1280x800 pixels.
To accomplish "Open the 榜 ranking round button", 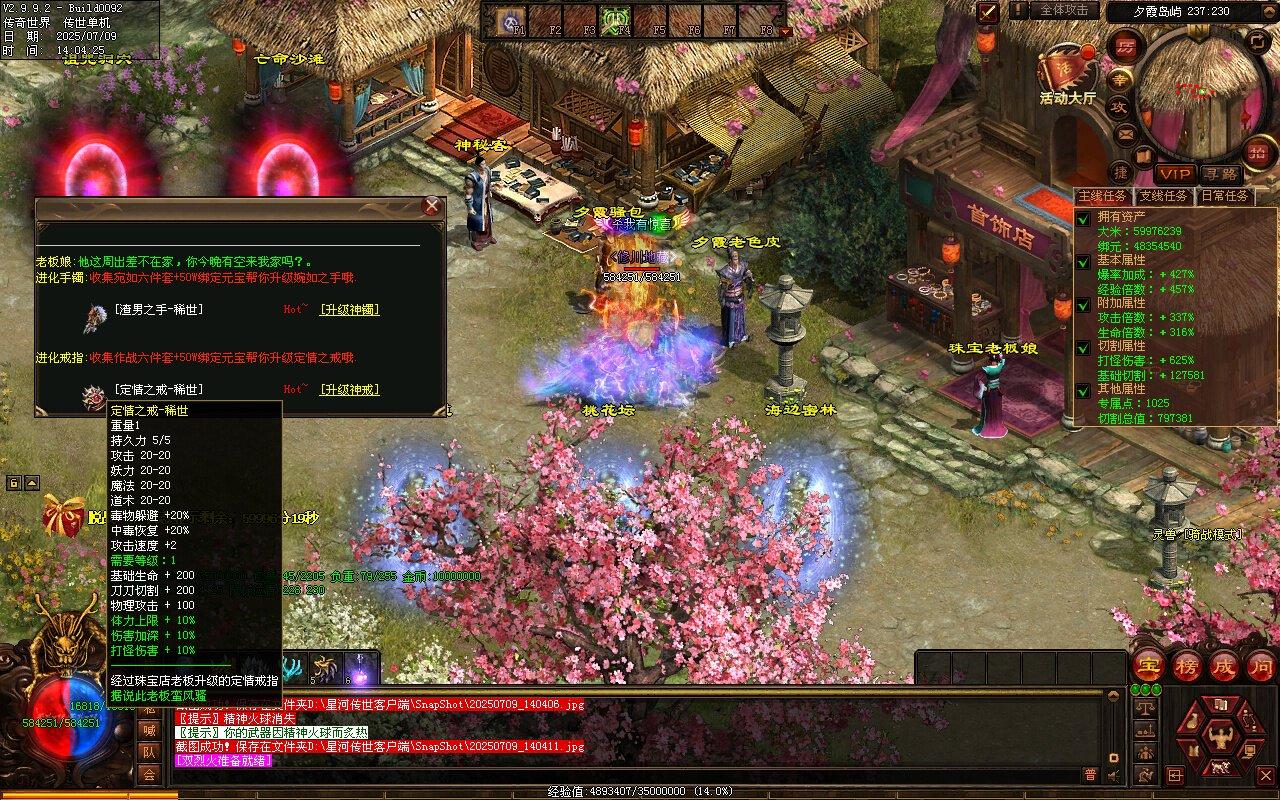I will (1186, 666).
